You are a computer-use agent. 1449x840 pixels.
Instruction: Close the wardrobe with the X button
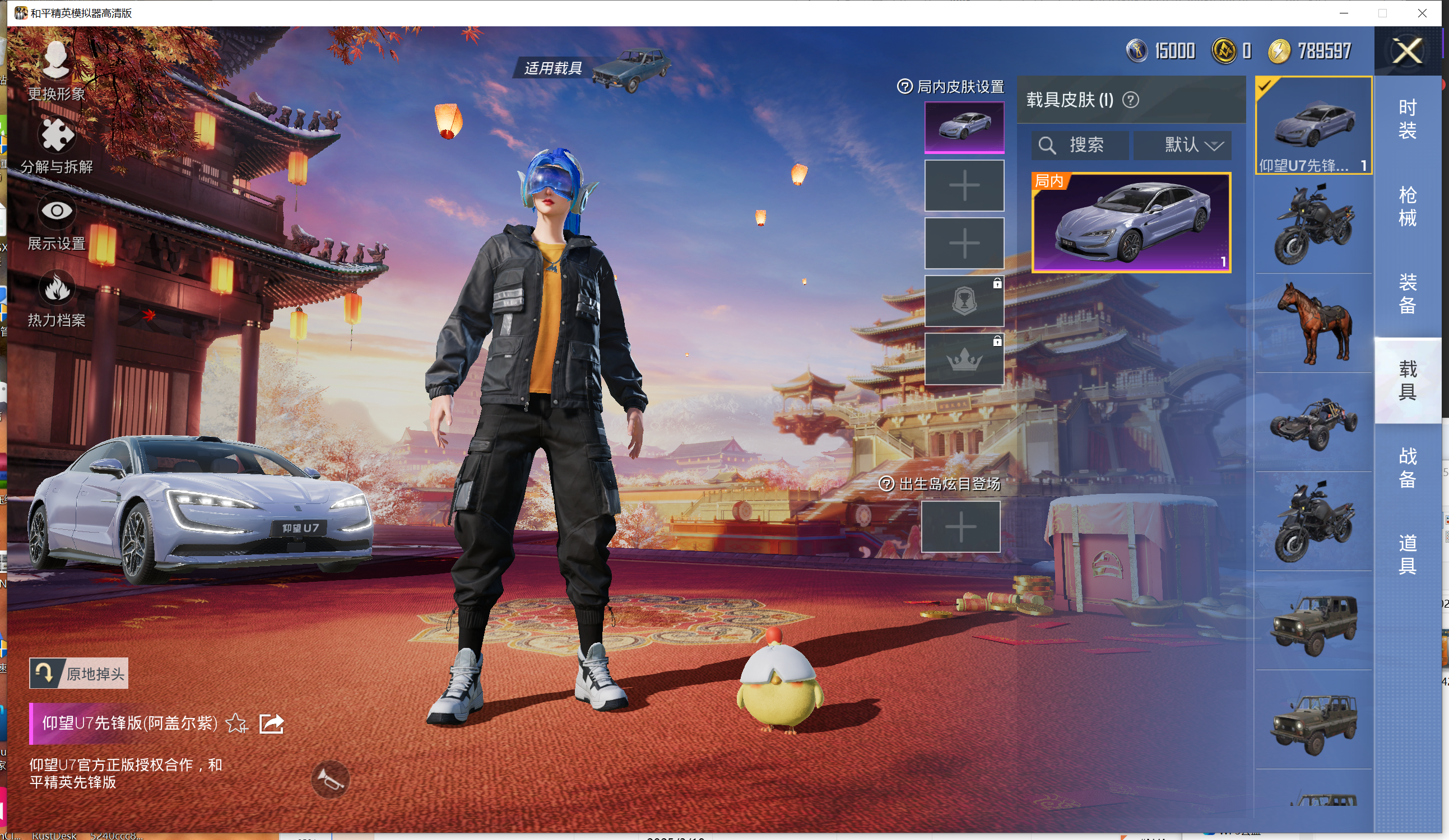(x=1407, y=51)
